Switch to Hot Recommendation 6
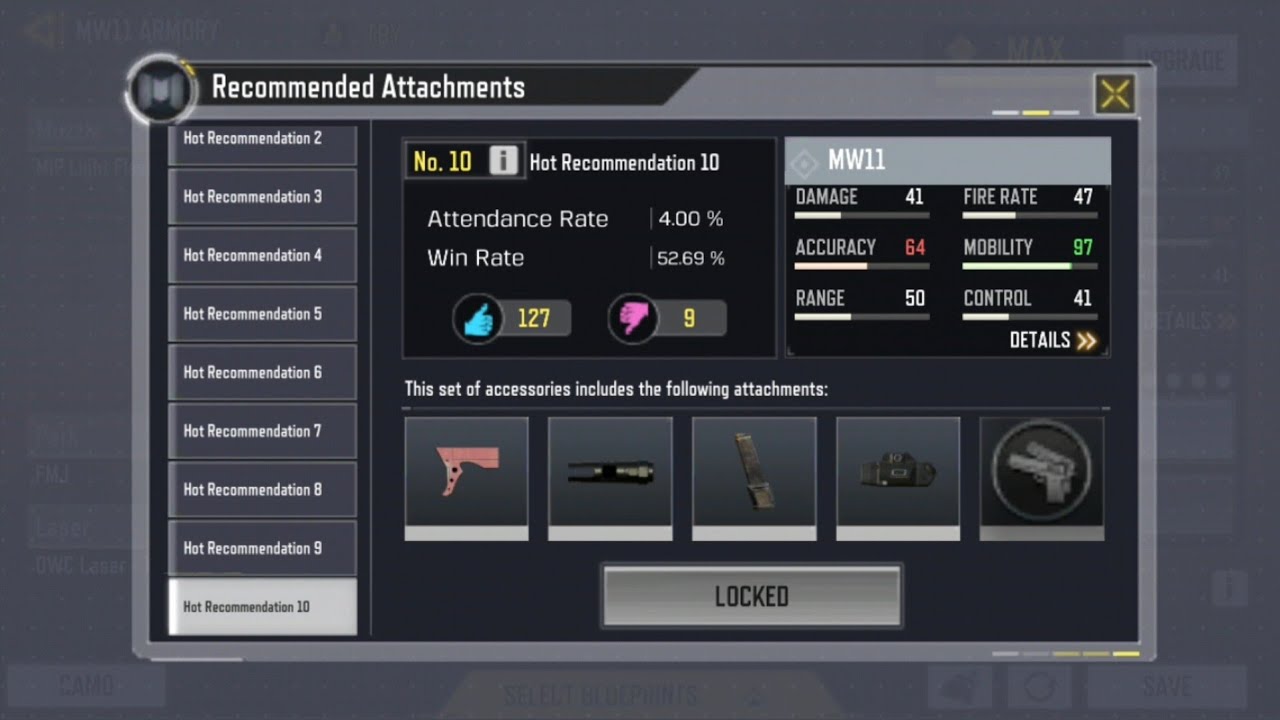The width and height of the screenshot is (1280, 720). (x=262, y=372)
